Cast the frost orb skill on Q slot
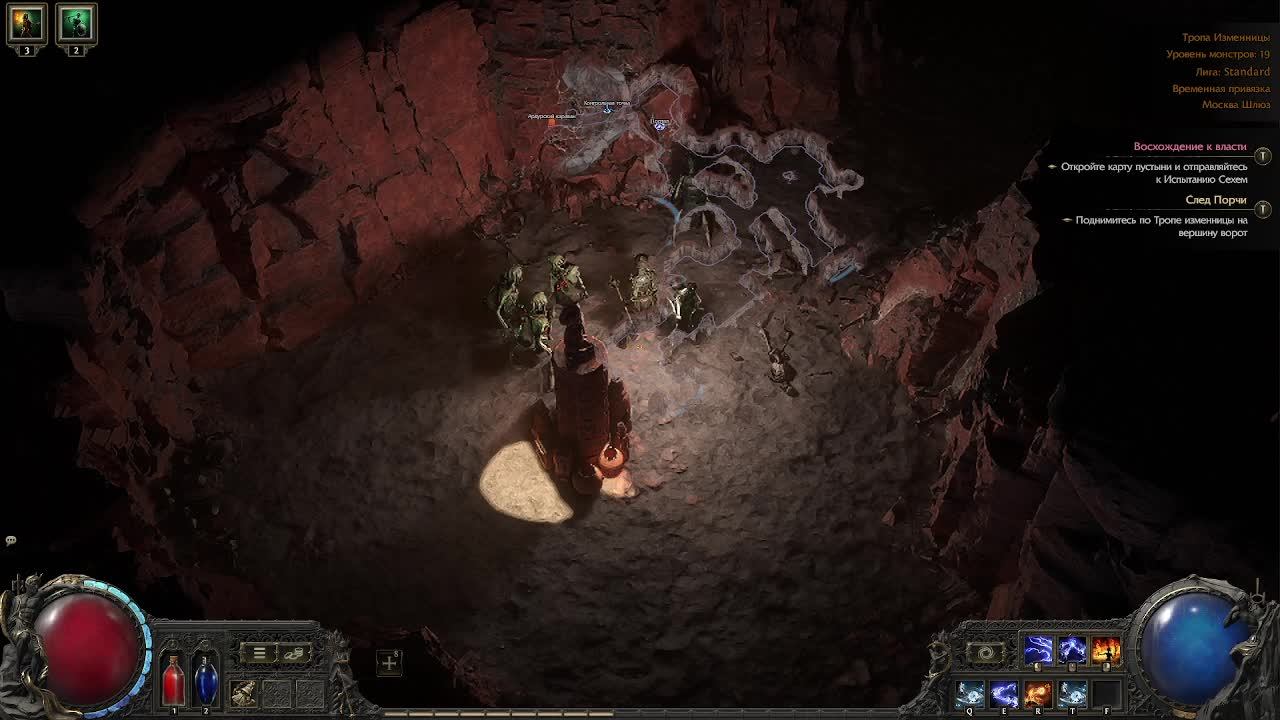Viewport: 1280px width, 720px height. pyautogui.click(x=970, y=694)
